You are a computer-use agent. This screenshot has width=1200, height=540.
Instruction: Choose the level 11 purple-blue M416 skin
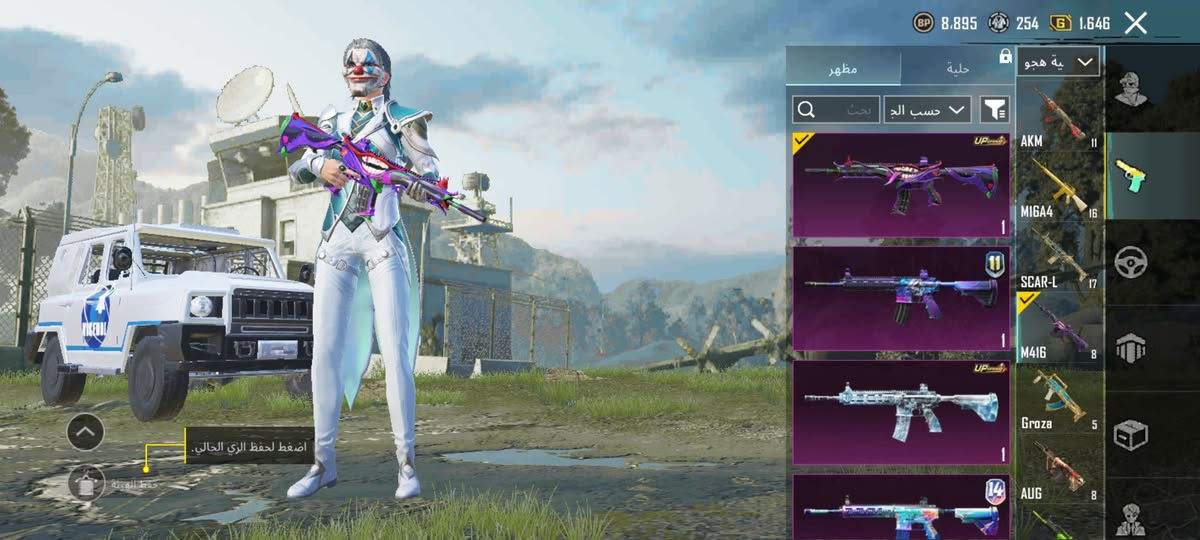point(901,298)
